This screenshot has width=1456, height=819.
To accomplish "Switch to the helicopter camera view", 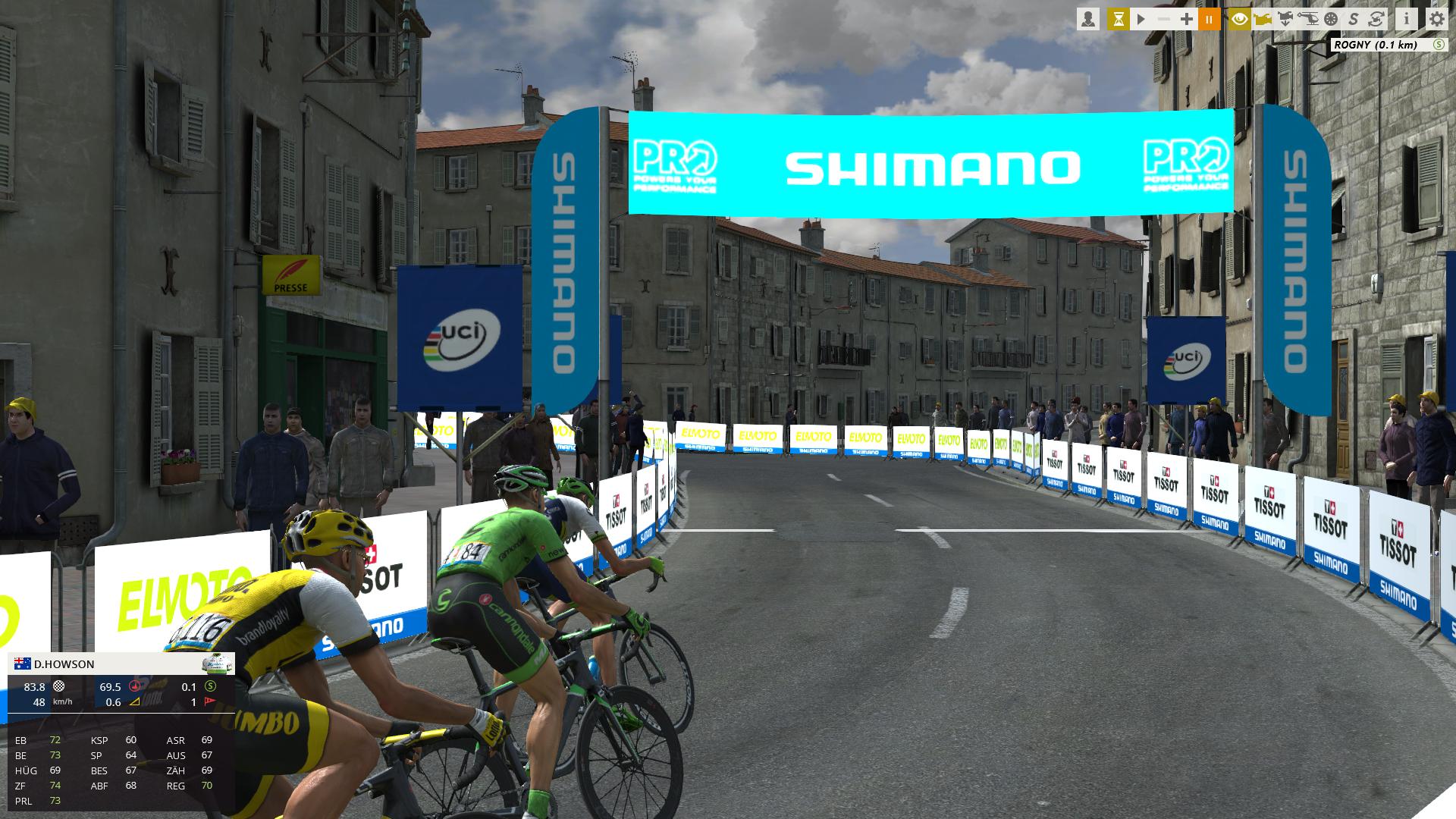I will pos(1309,19).
